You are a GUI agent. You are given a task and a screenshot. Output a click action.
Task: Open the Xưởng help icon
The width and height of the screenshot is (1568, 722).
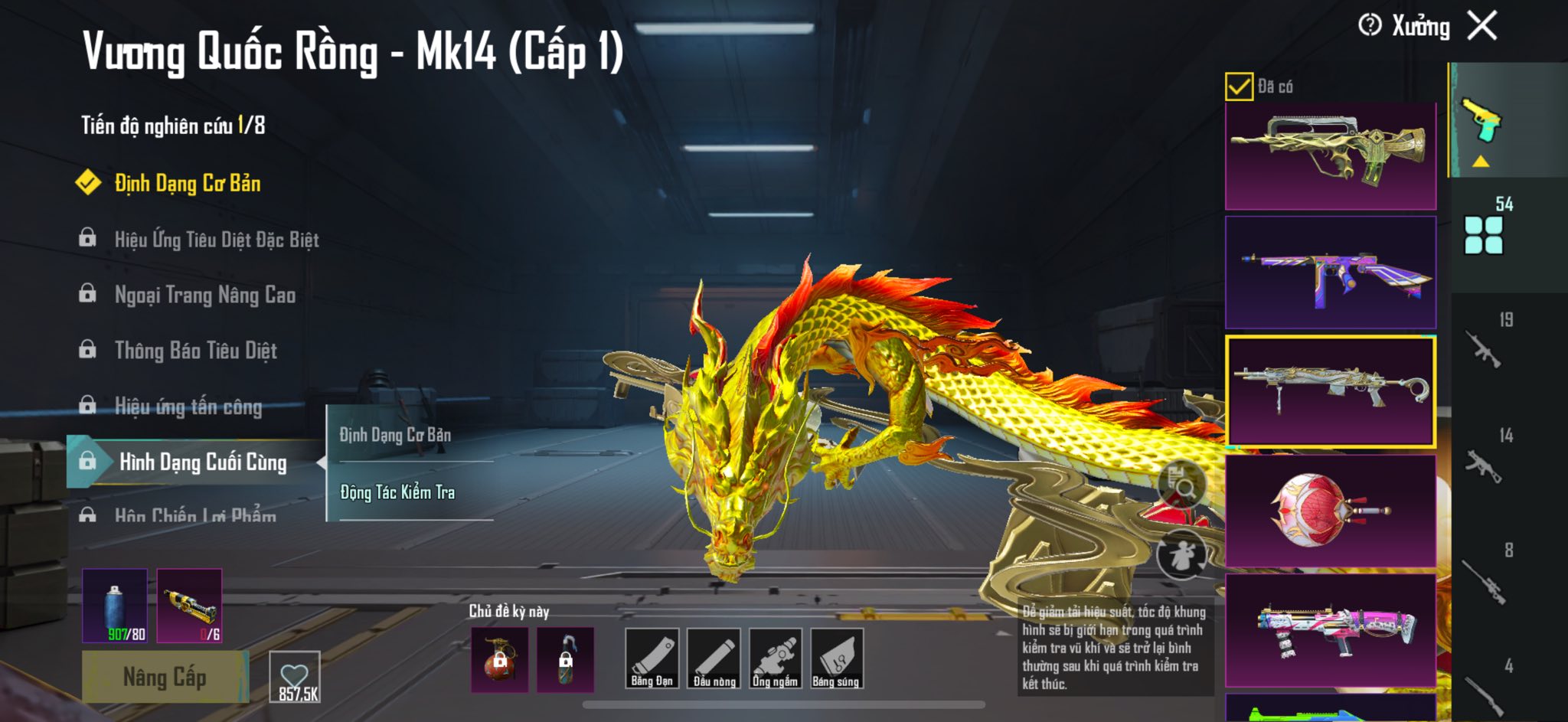(1370, 25)
